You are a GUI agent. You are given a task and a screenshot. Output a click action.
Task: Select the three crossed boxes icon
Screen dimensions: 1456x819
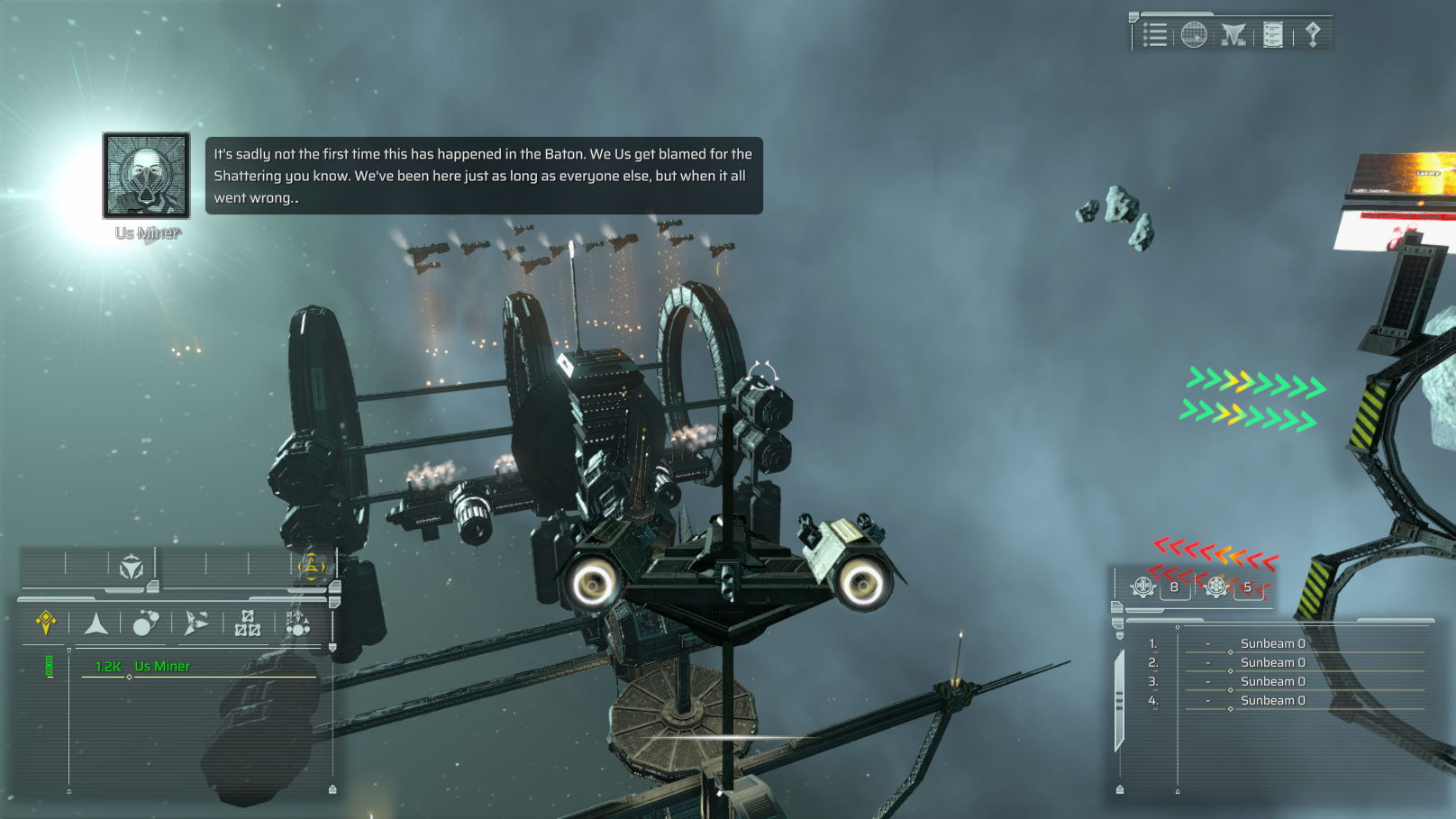pos(247,623)
